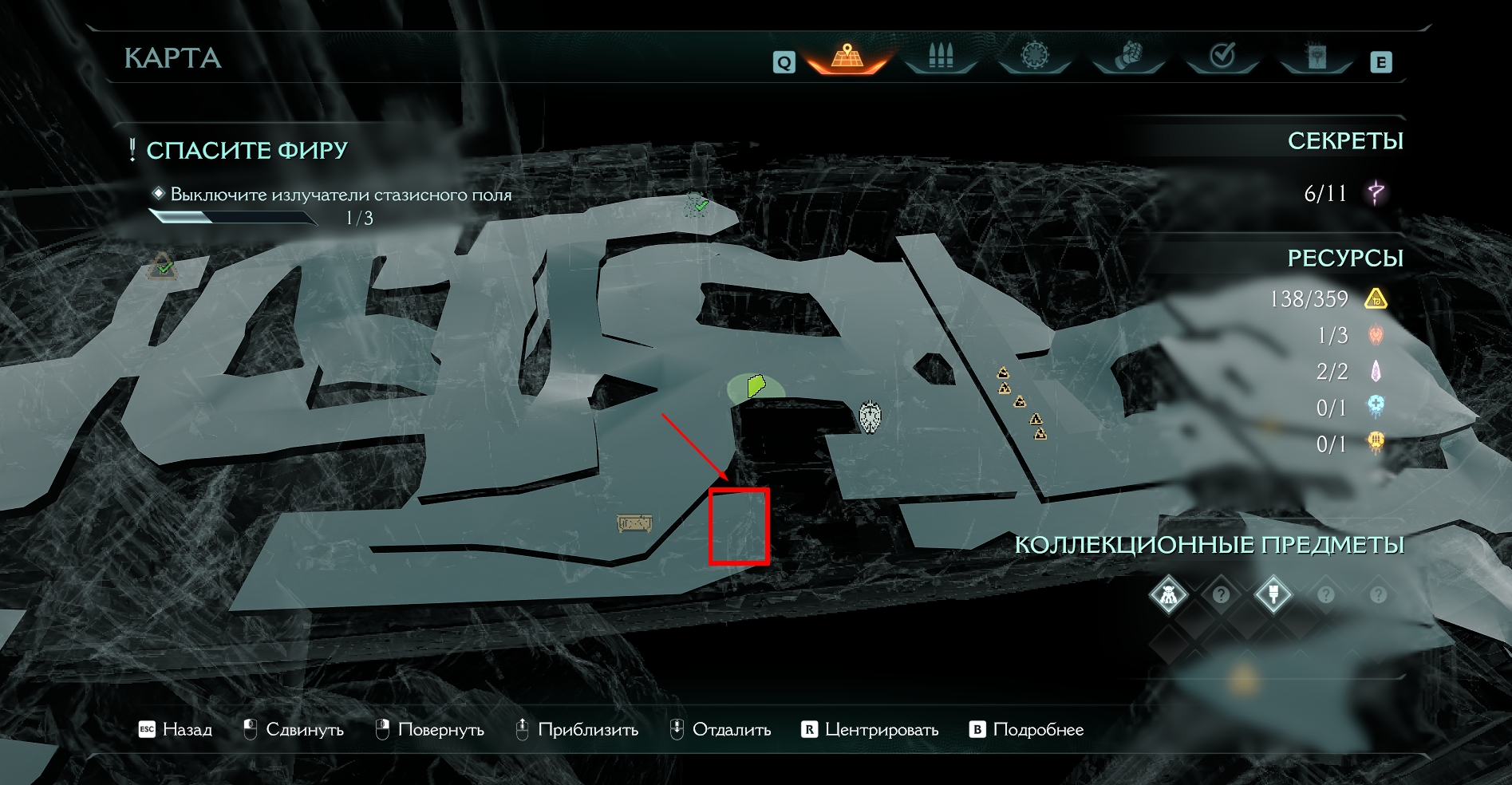Select the "Спасите Фиру" mission objective
Screen dimensions: 1512x785
(x=247, y=150)
